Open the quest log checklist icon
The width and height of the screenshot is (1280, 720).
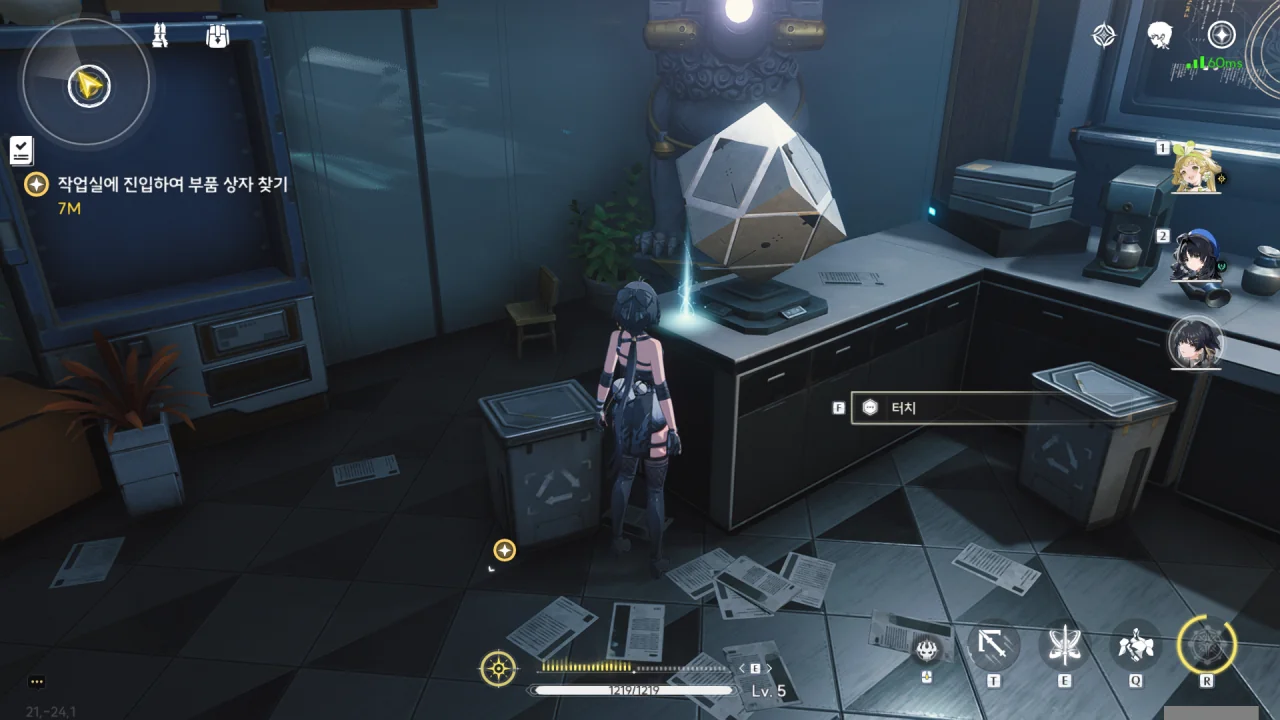[x=21, y=150]
